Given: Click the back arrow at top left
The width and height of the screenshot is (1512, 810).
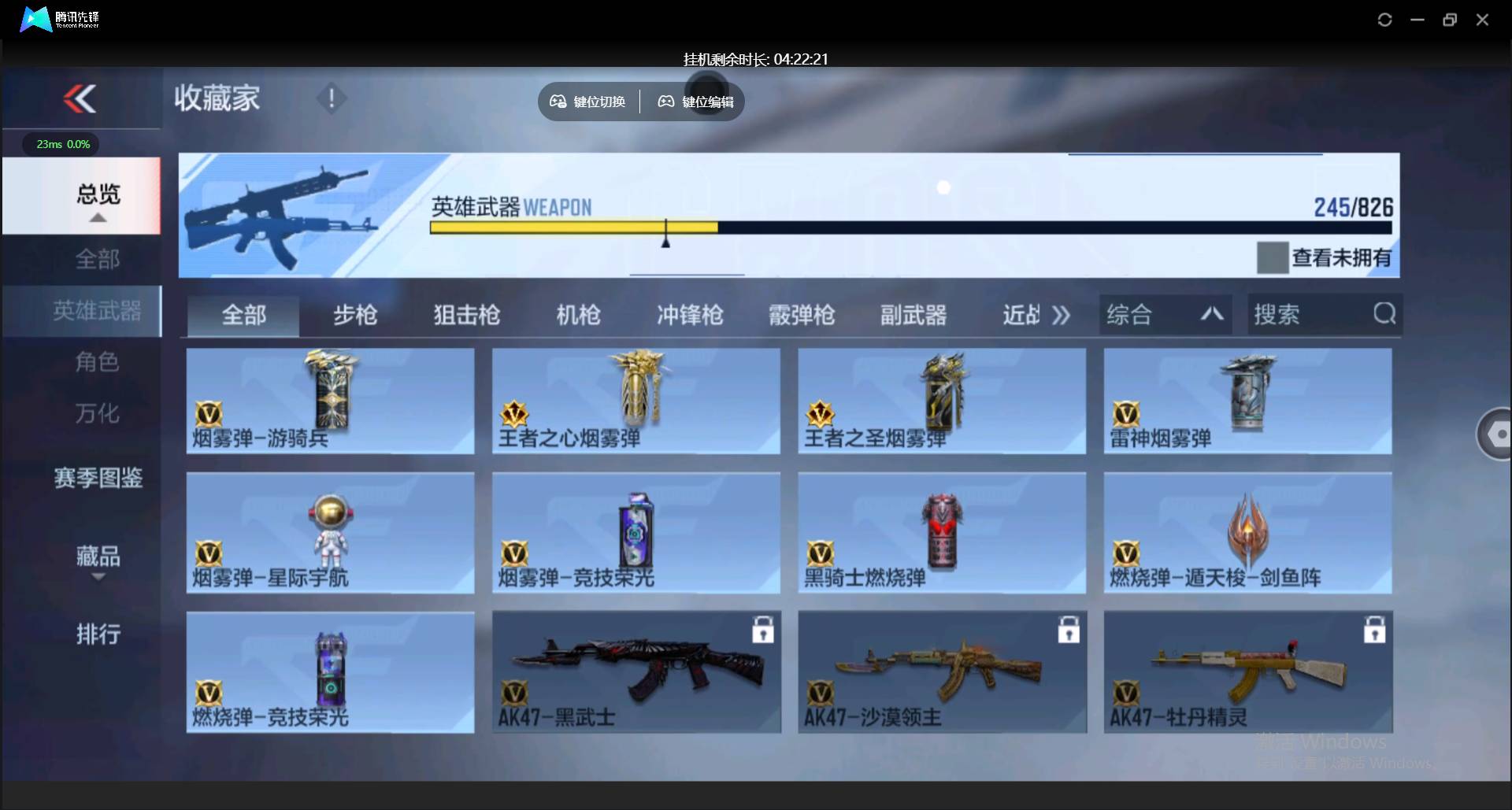Looking at the screenshot, I should (x=79, y=98).
